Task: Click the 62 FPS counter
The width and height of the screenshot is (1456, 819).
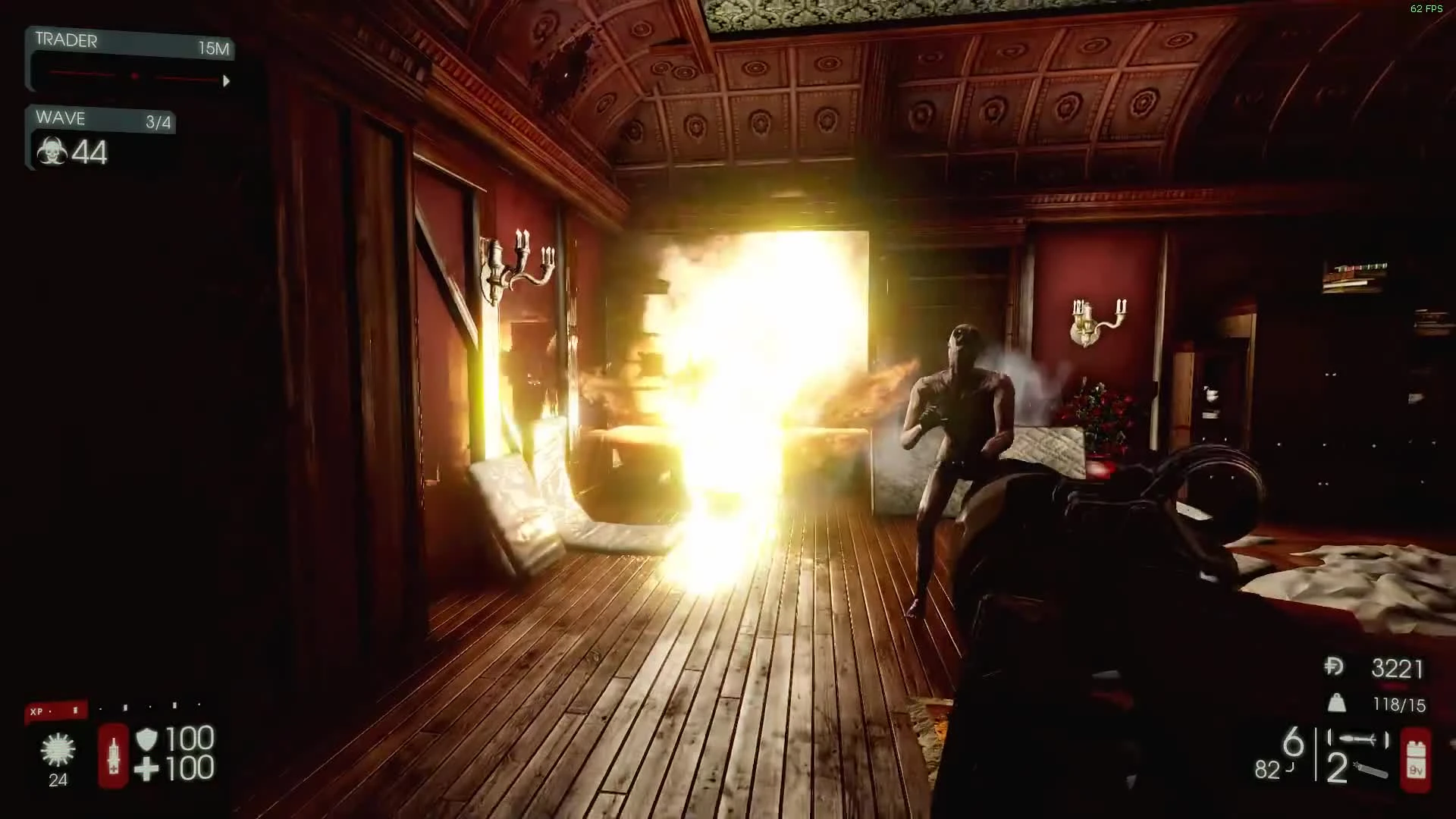Action: point(1426,10)
